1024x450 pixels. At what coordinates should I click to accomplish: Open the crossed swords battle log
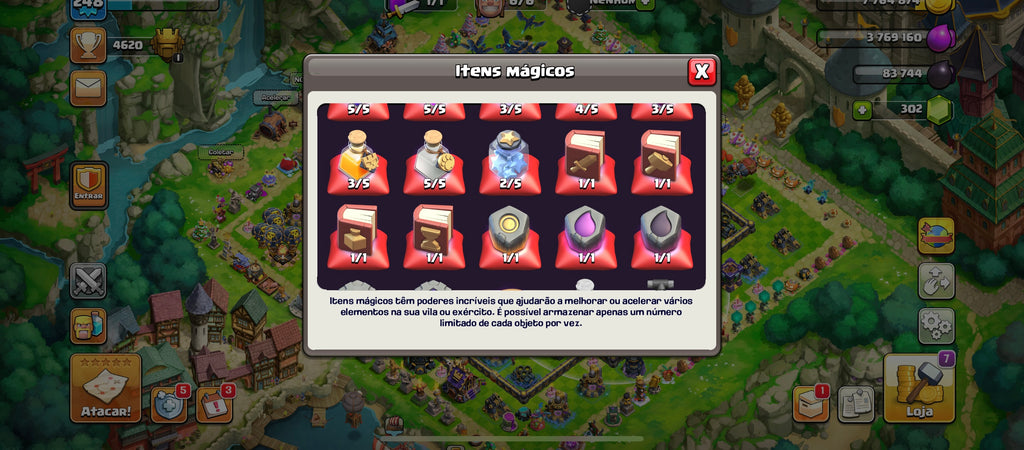point(88,280)
